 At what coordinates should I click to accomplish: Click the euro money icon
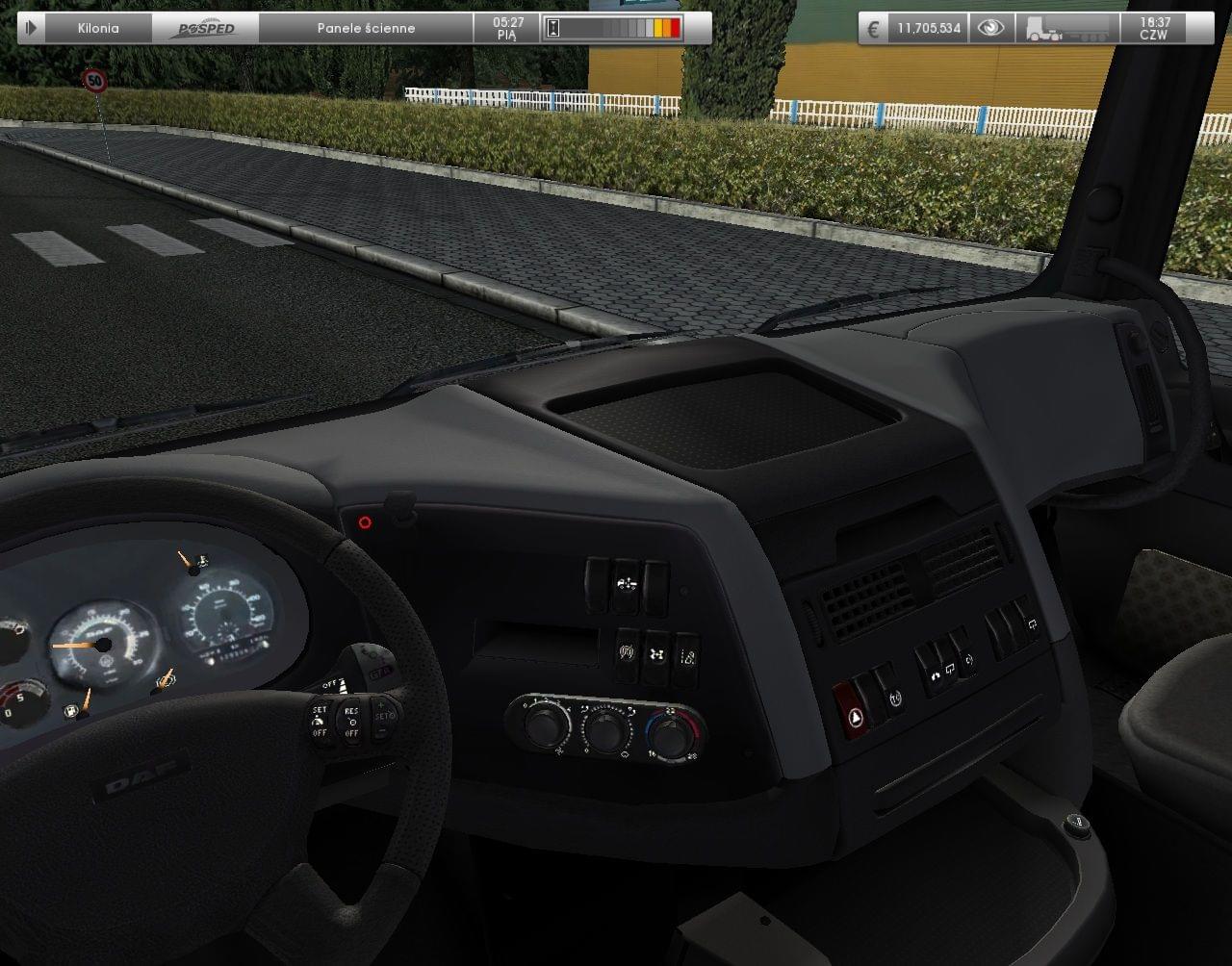873,28
